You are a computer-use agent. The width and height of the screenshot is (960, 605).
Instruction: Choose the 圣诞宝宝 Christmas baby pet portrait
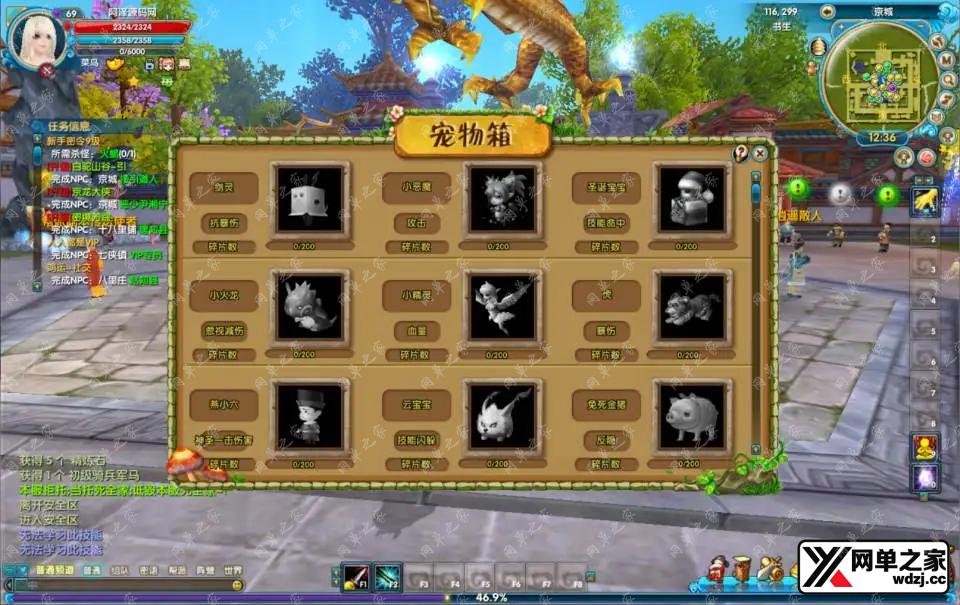coord(693,200)
